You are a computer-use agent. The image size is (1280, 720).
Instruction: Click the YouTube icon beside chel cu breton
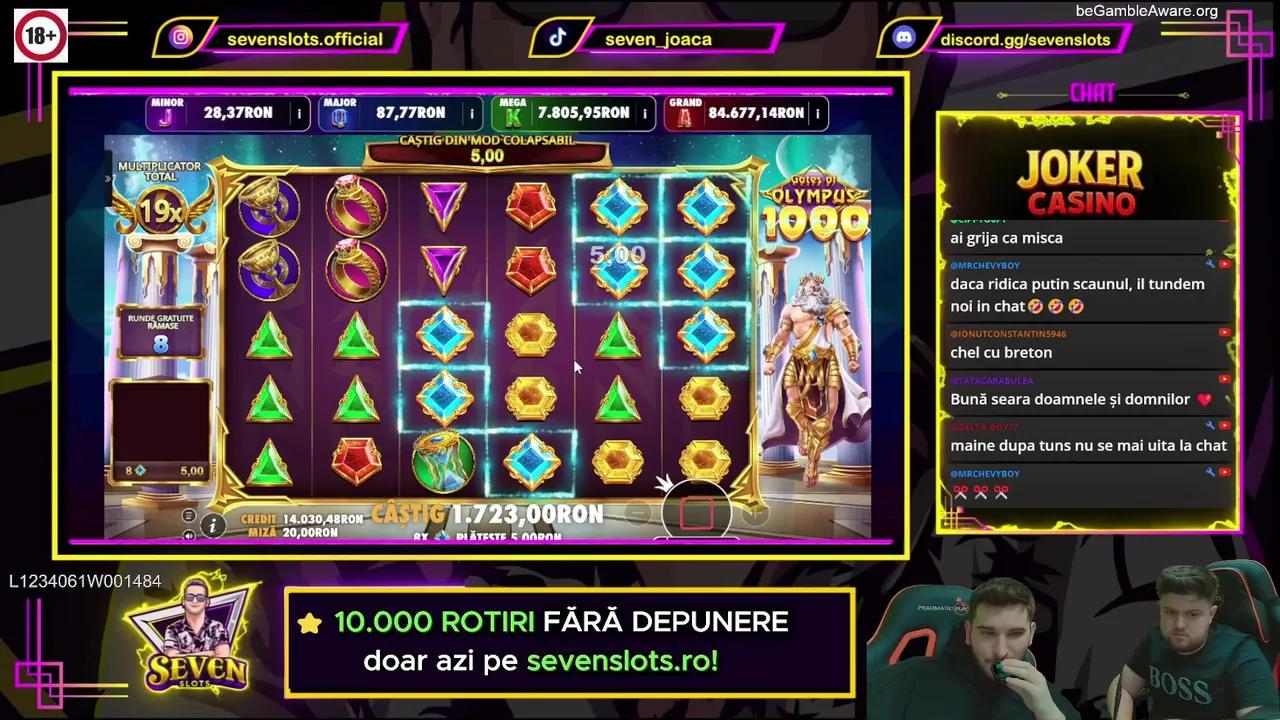pos(1225,332)
